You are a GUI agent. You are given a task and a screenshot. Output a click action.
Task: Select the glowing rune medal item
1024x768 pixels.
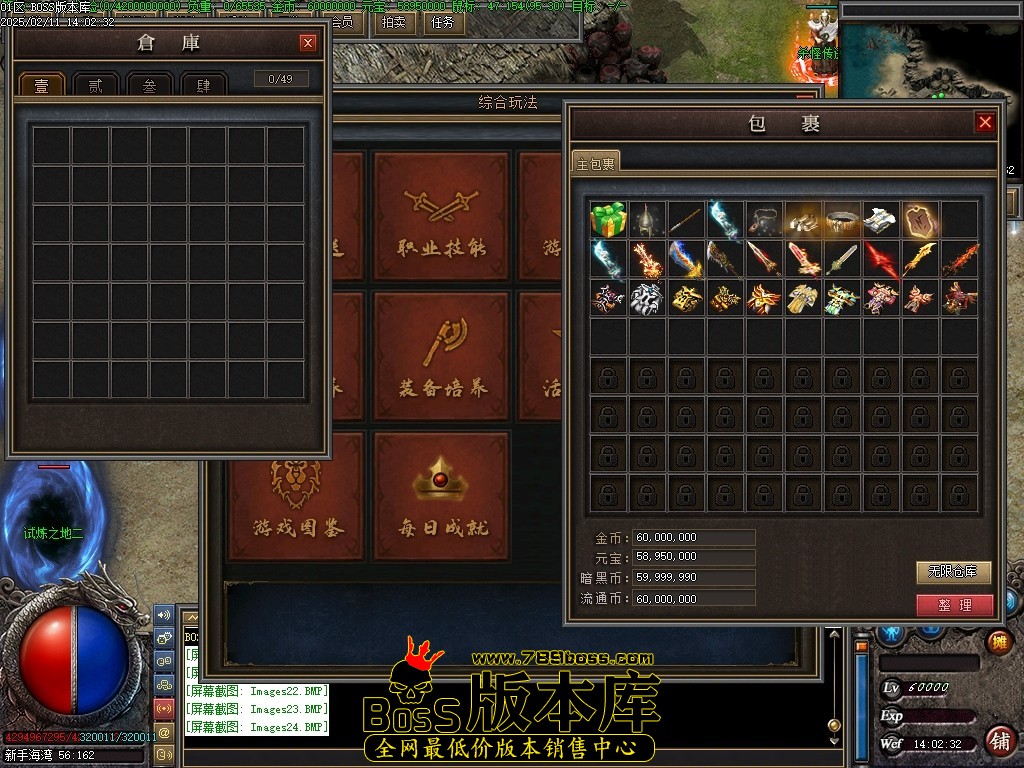click(x=920, y=219)
